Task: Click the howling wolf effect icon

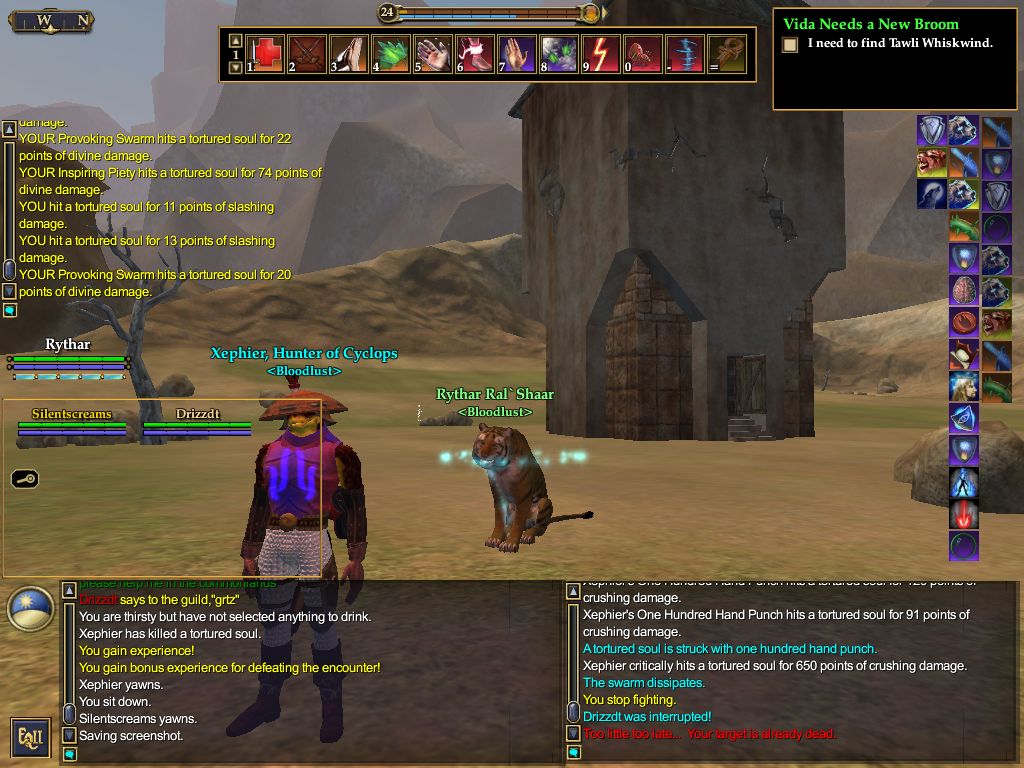Action: 932,194
